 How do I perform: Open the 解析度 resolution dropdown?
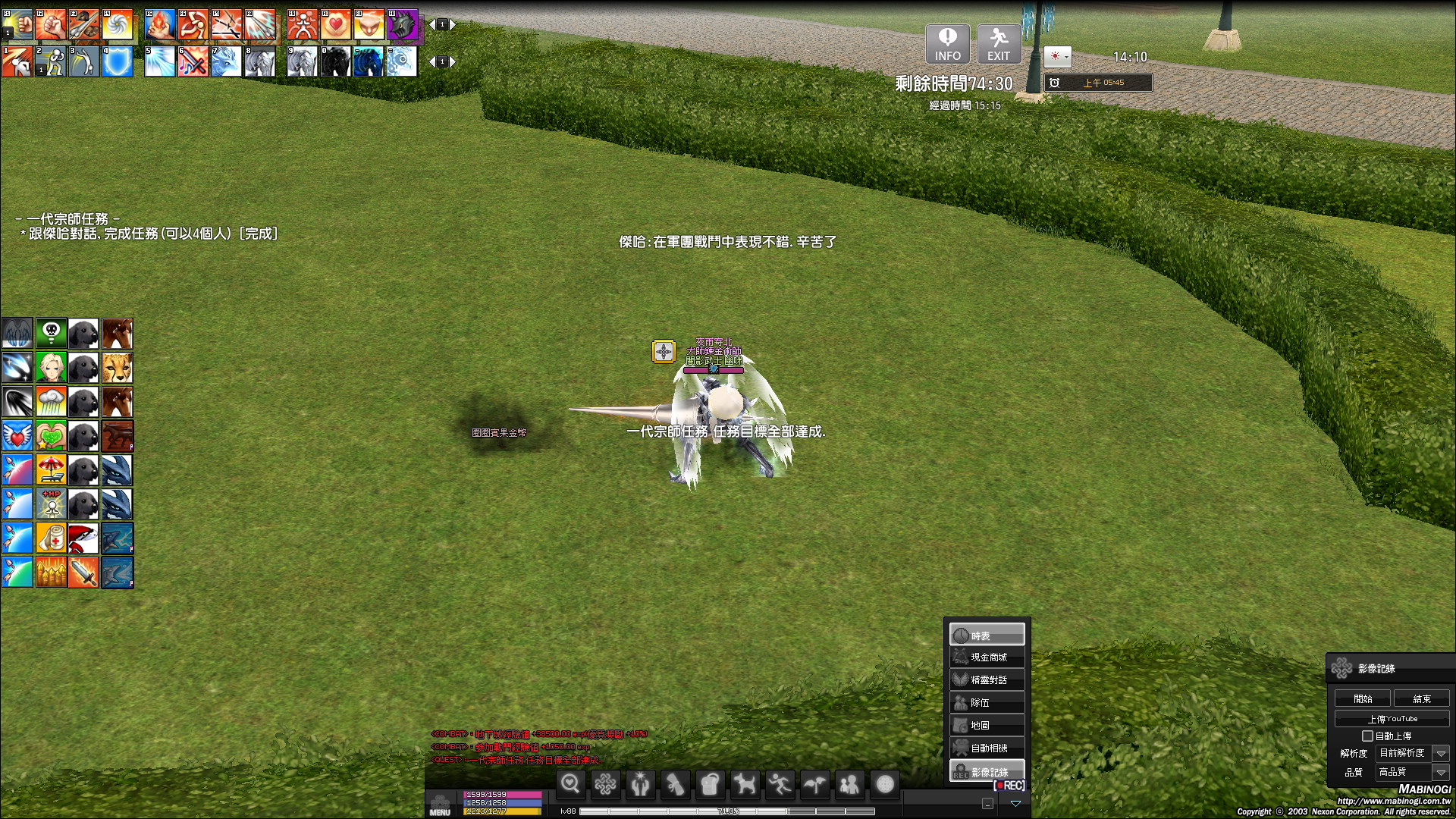pyautogui.click(x=1441, y=753)
